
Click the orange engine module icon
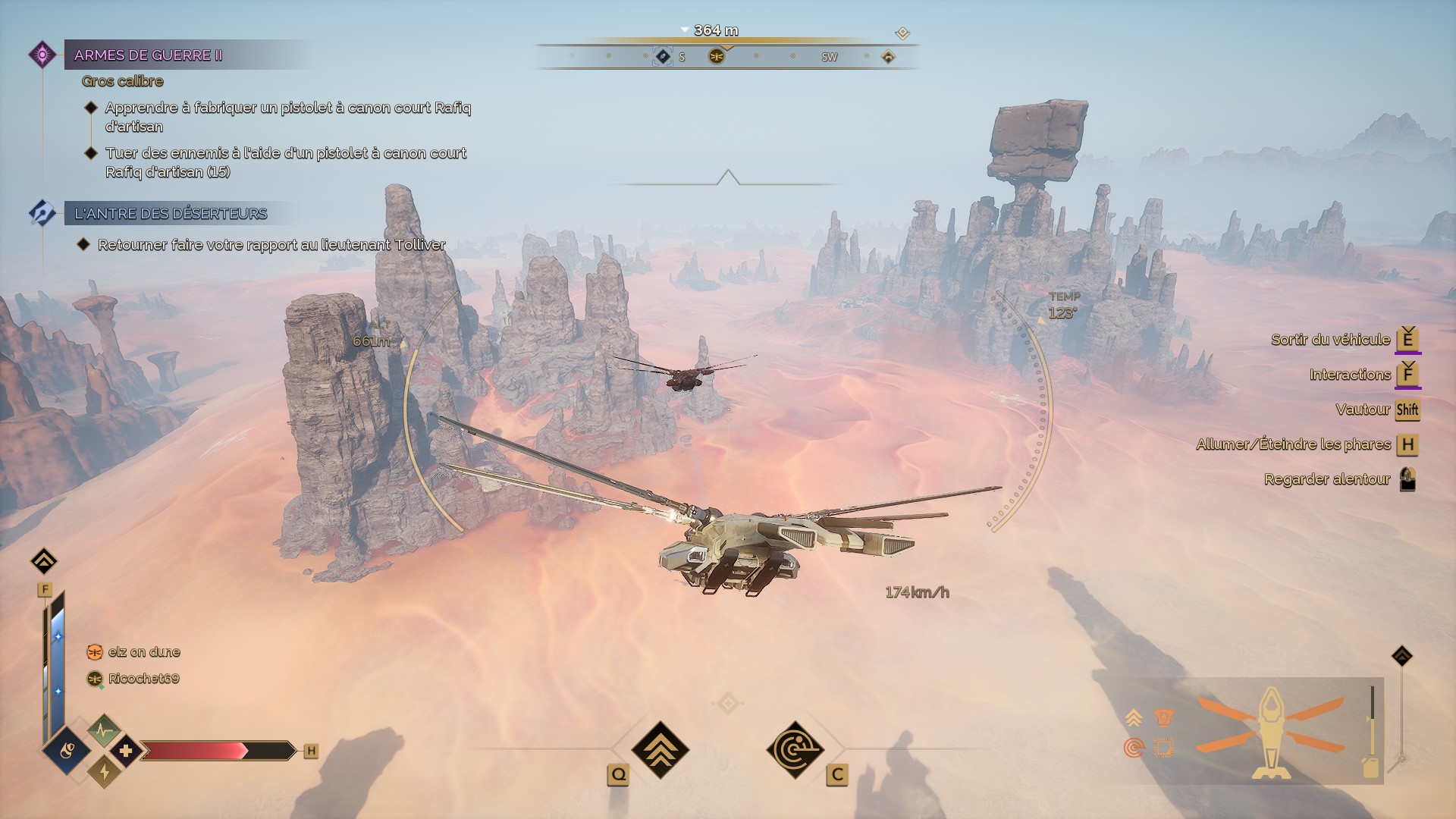(x=1163, y=717)
